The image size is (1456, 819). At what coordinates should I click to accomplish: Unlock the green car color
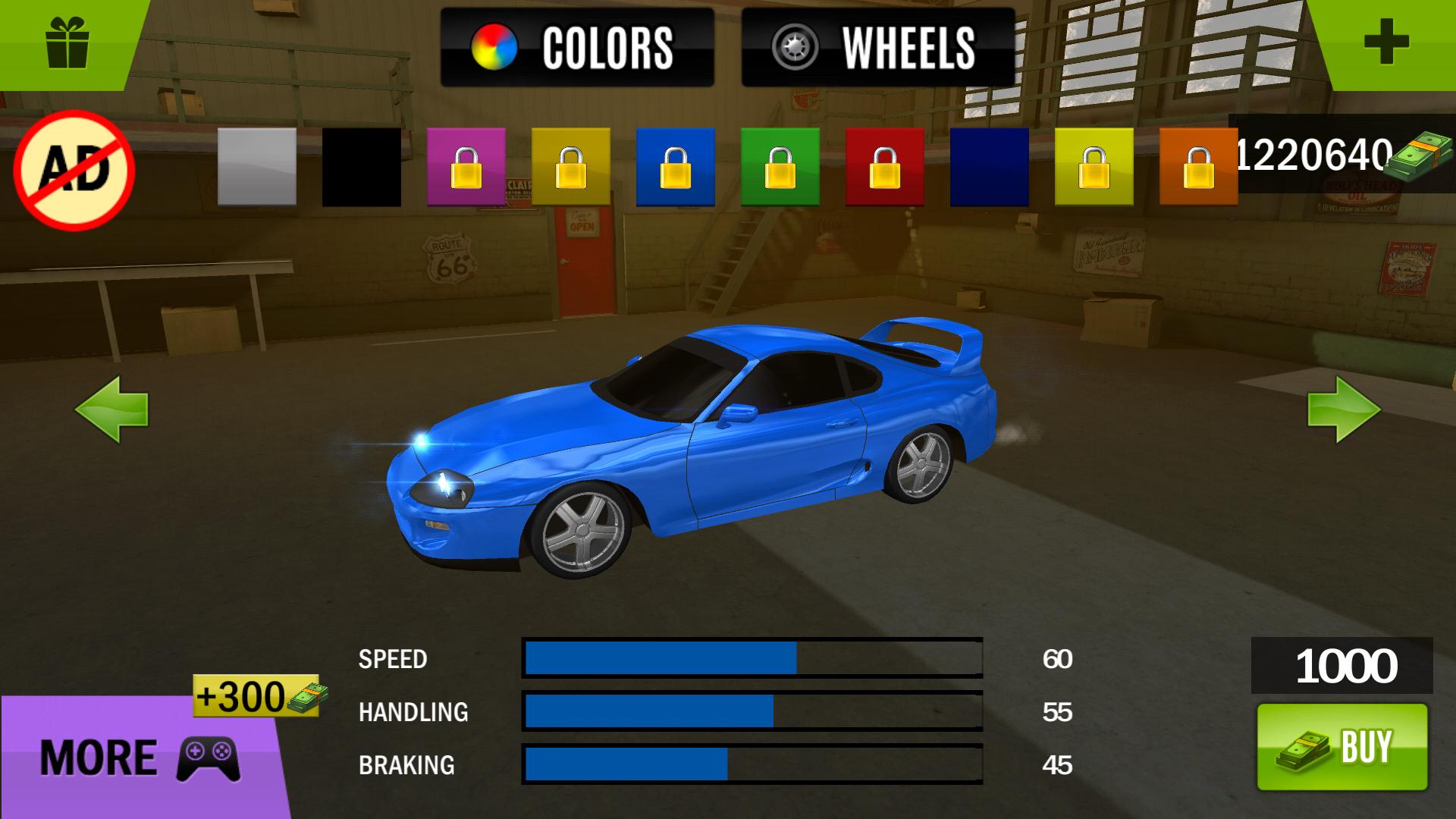tap(780, 167)
